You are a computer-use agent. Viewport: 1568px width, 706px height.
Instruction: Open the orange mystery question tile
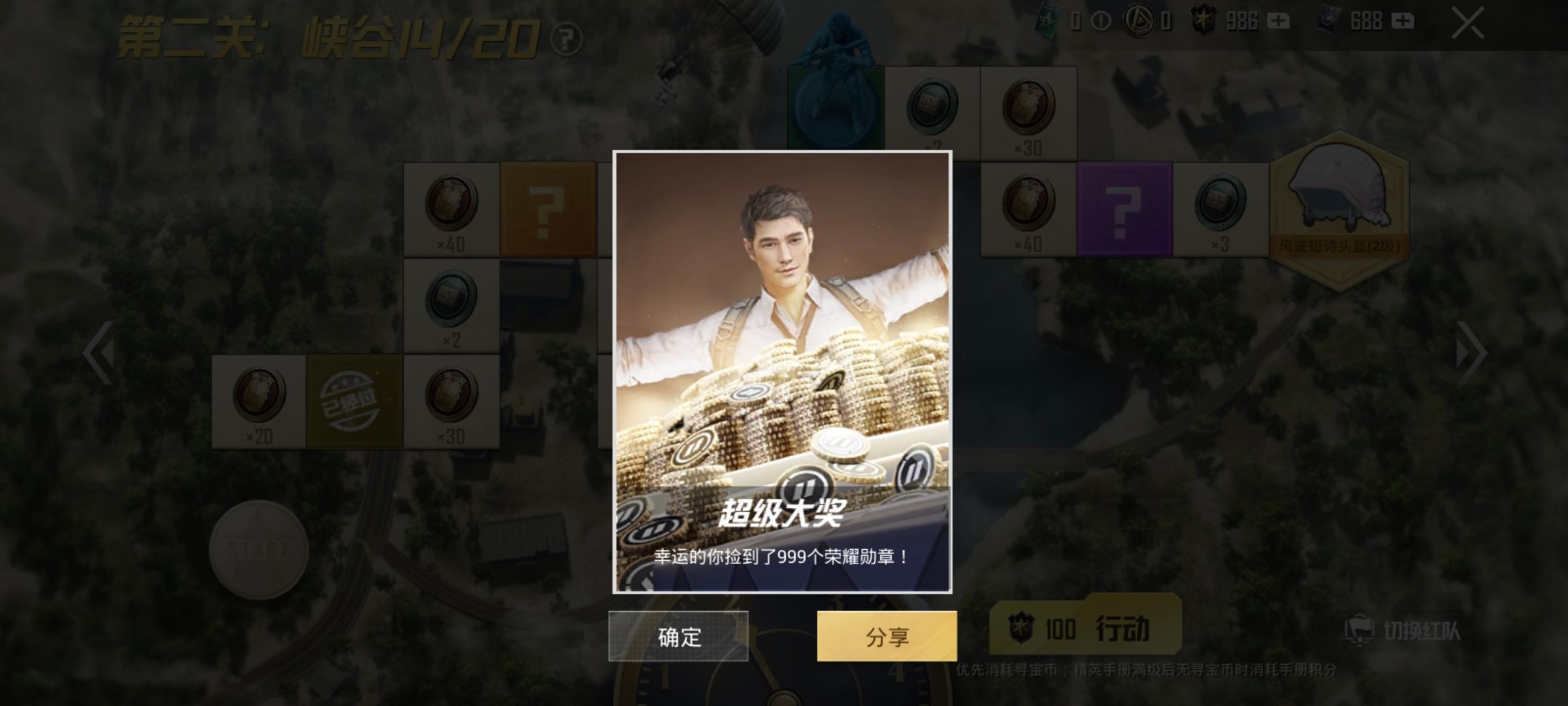point(551,209)
